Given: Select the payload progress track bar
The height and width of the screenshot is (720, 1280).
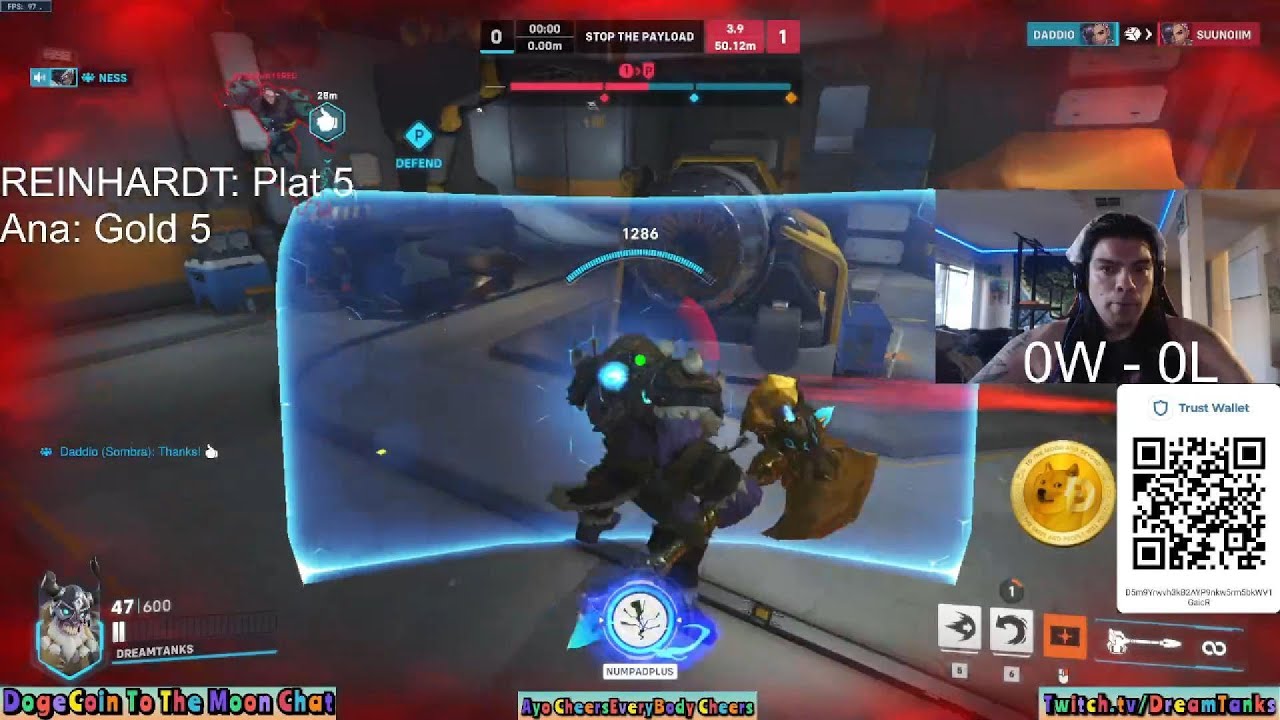Looking at the screenshot, I should pos(651,88).
